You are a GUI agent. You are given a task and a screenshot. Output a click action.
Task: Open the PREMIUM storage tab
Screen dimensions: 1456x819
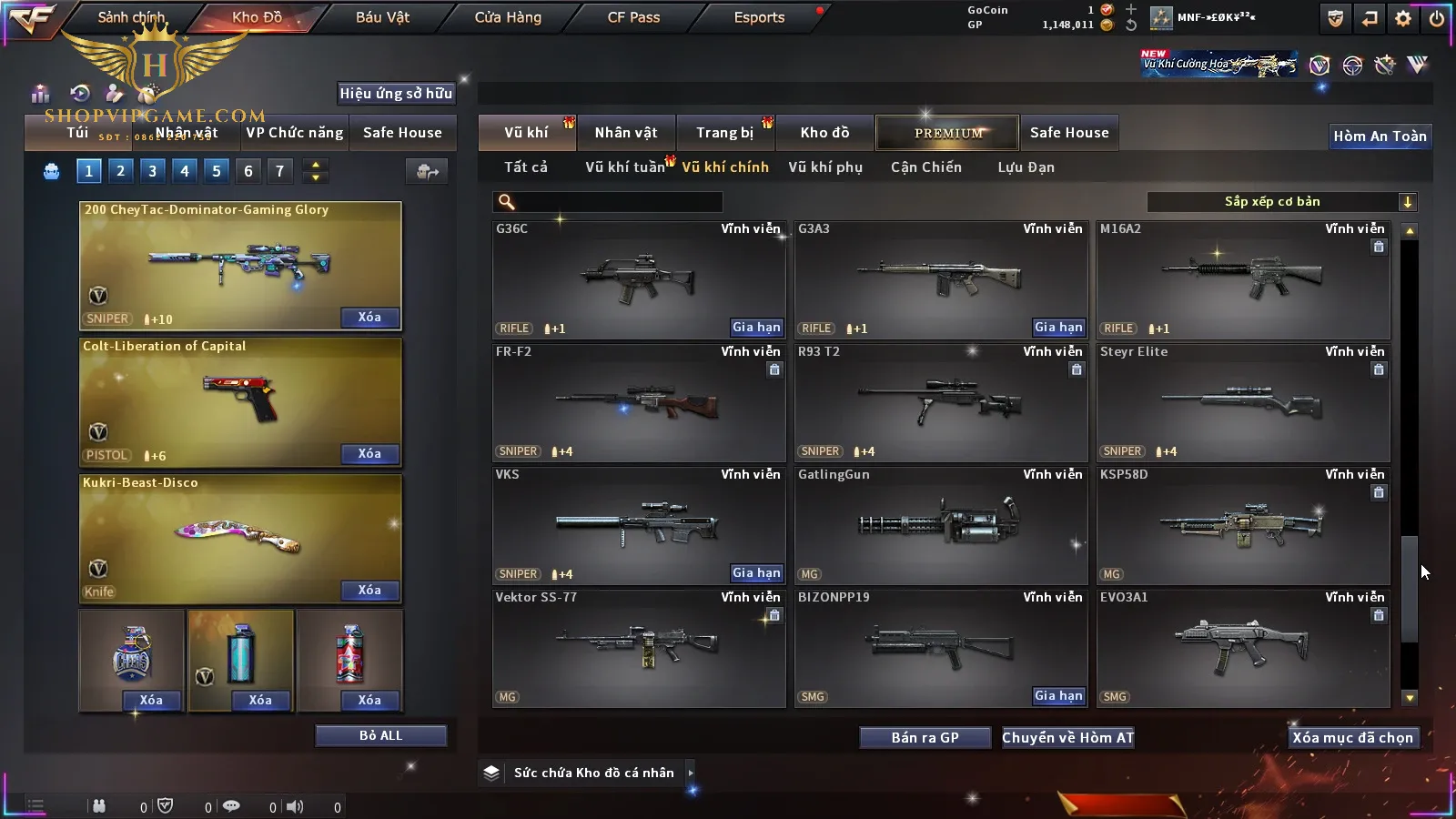pyautogui.click(x=948, y=133)
